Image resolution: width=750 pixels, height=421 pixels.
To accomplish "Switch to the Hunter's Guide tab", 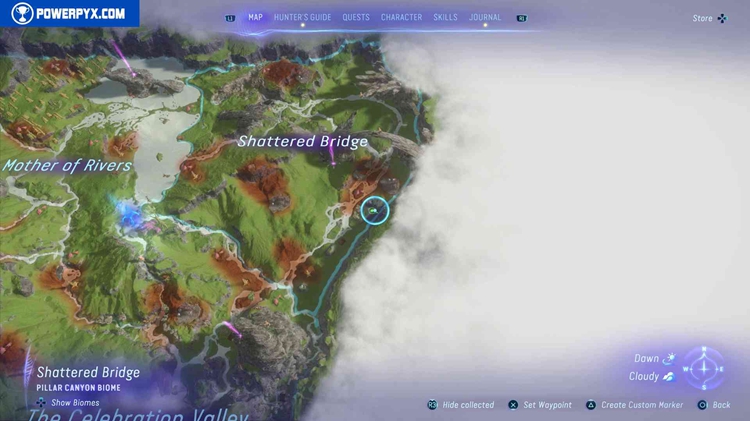I will (302, 17).
